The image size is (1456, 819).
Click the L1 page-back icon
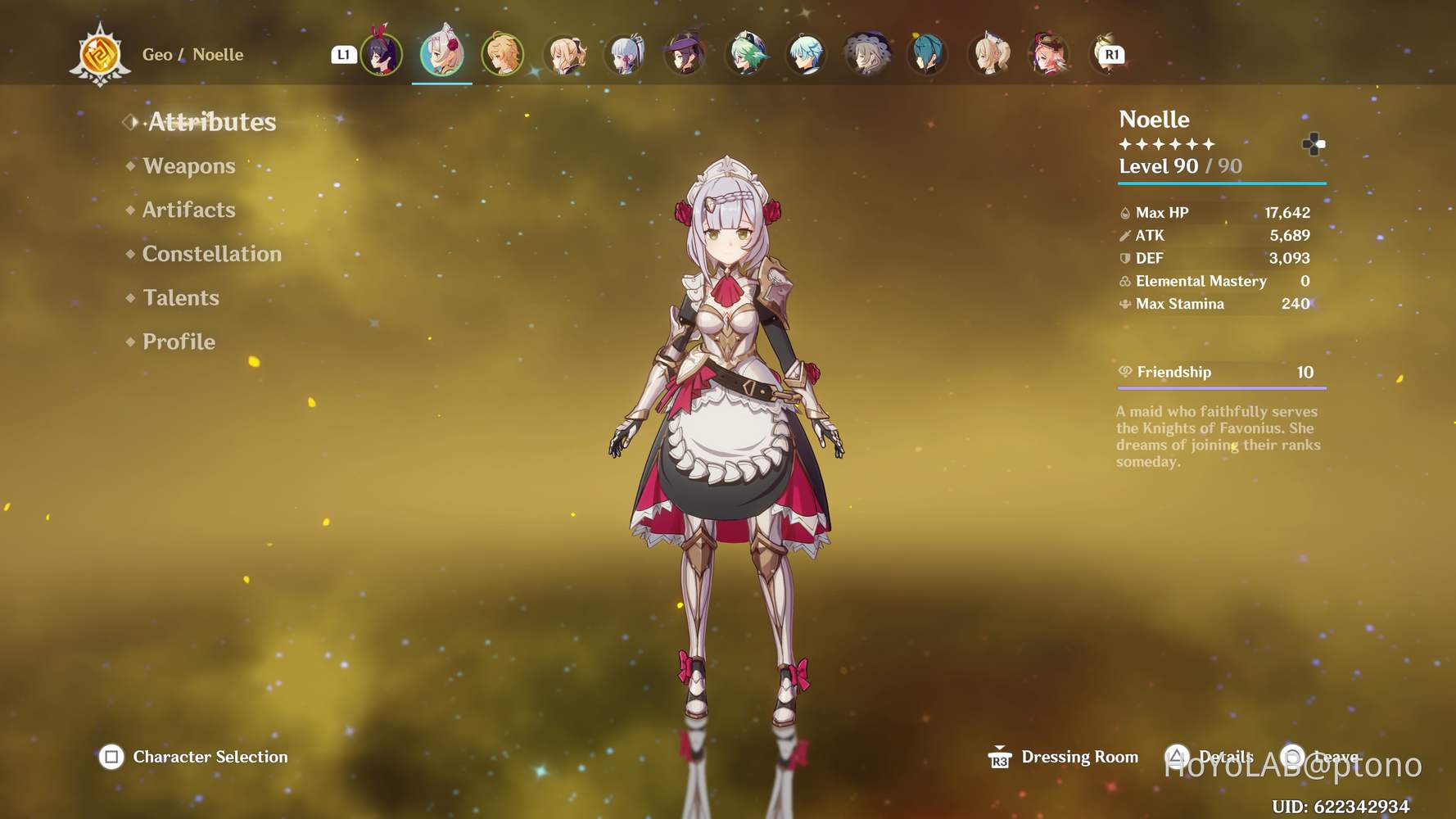point(344,54)
